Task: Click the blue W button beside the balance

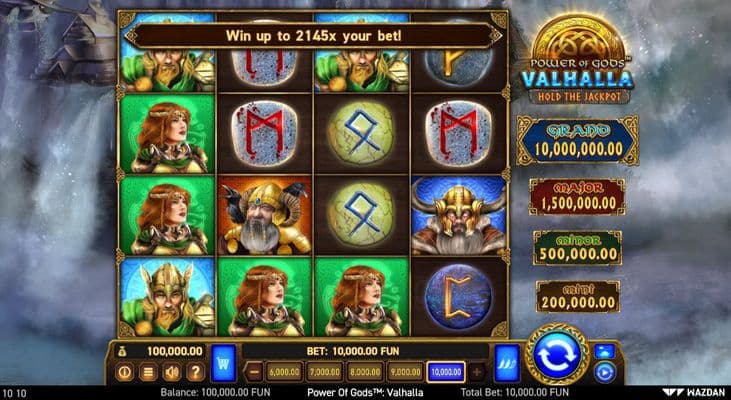Action: tap(224, 357)
